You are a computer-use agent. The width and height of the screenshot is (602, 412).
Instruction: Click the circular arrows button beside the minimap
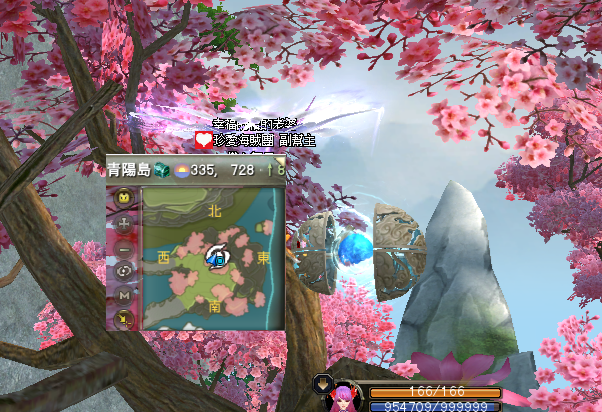pos(124,271)
